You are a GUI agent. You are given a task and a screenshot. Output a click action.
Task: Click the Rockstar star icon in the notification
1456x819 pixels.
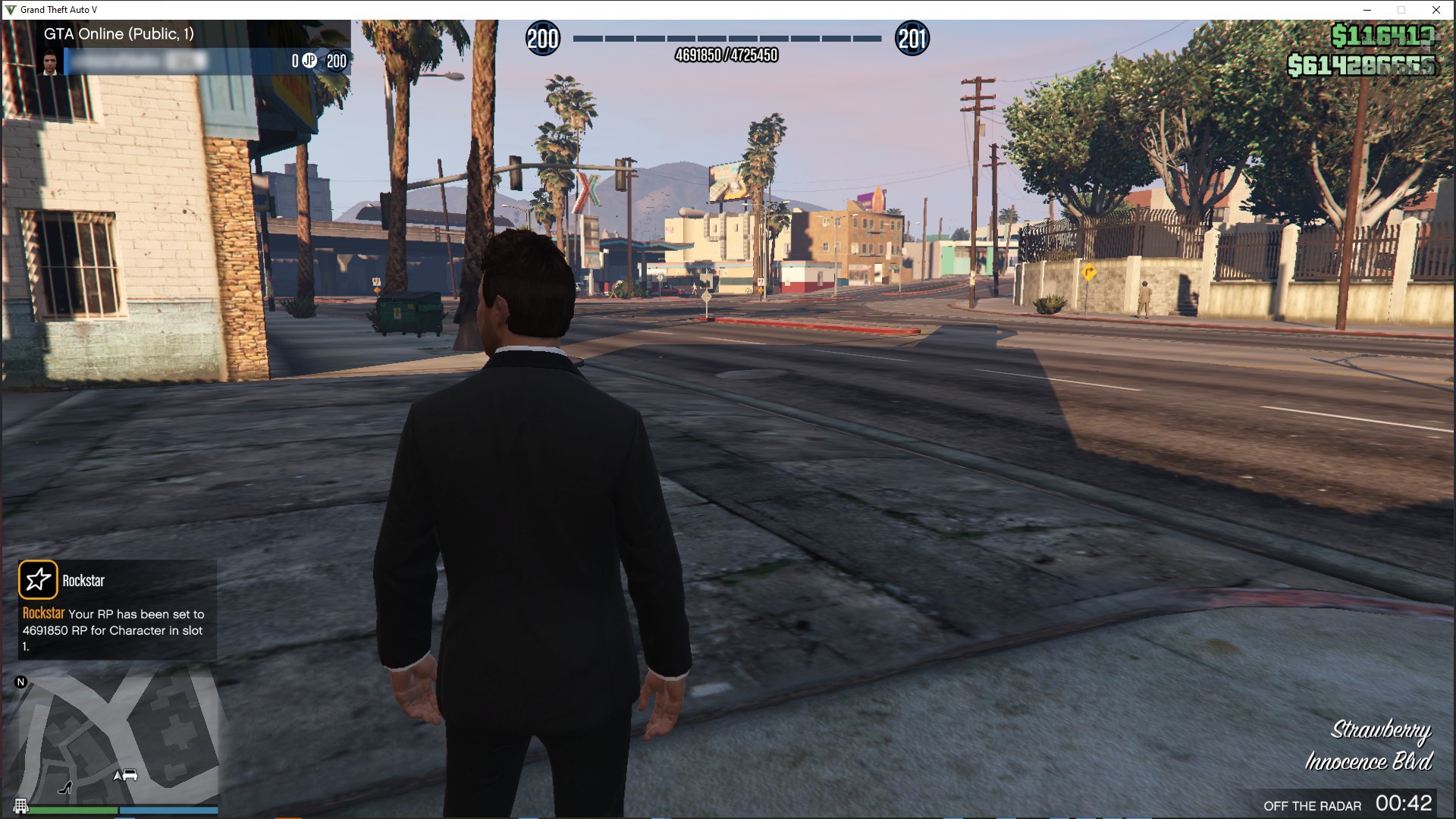click(38, 580)
